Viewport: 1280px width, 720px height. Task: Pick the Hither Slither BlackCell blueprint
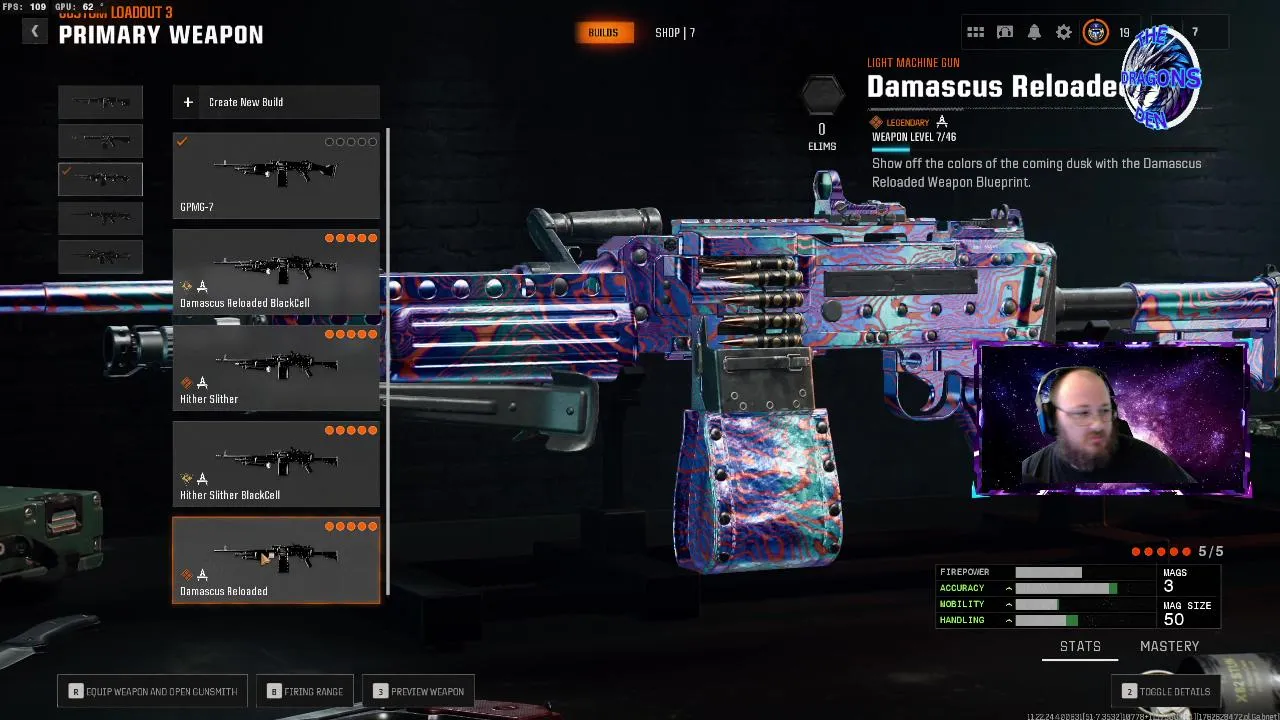pos(276,463)
